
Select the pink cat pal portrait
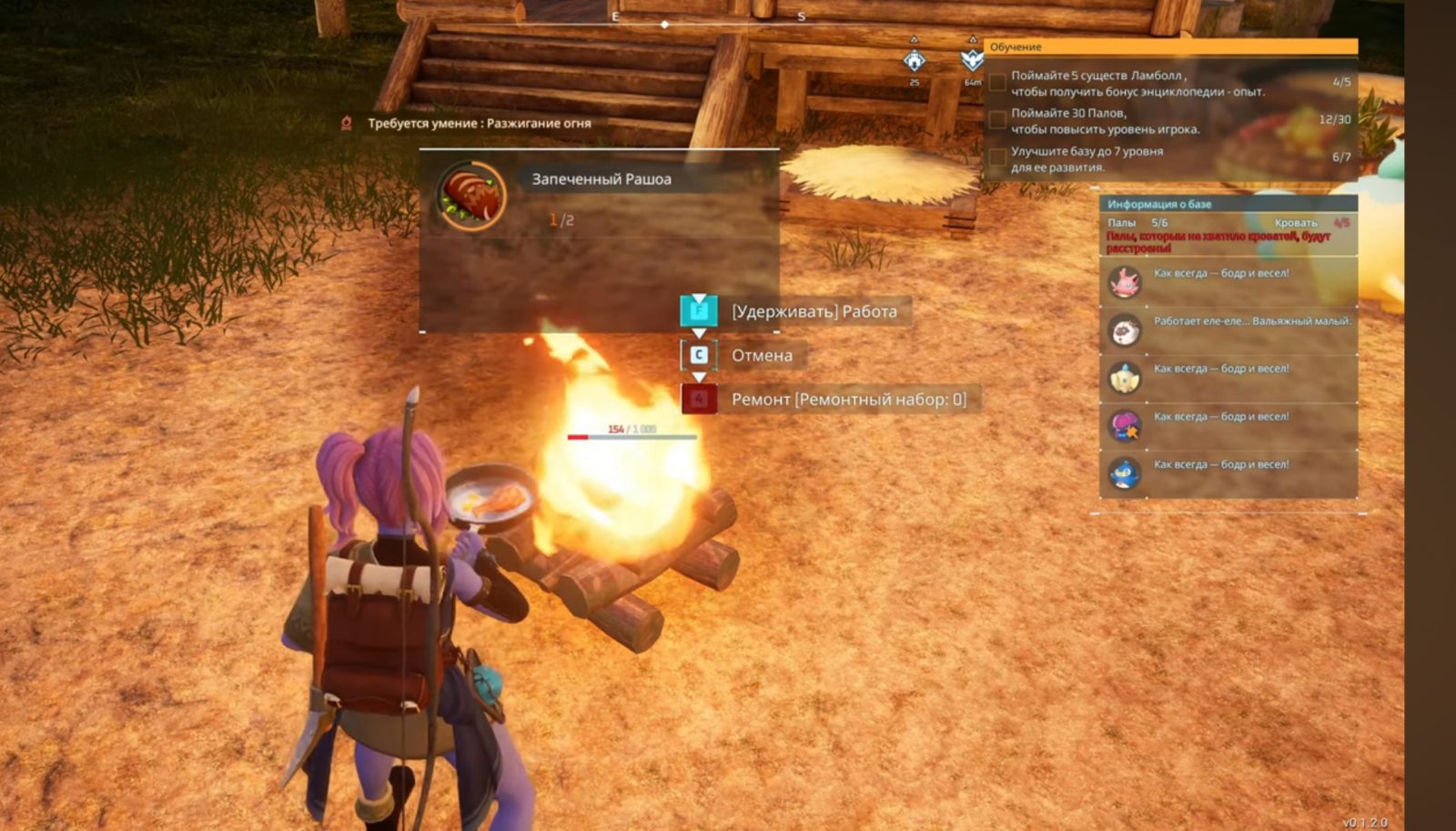click(1125, 282)
